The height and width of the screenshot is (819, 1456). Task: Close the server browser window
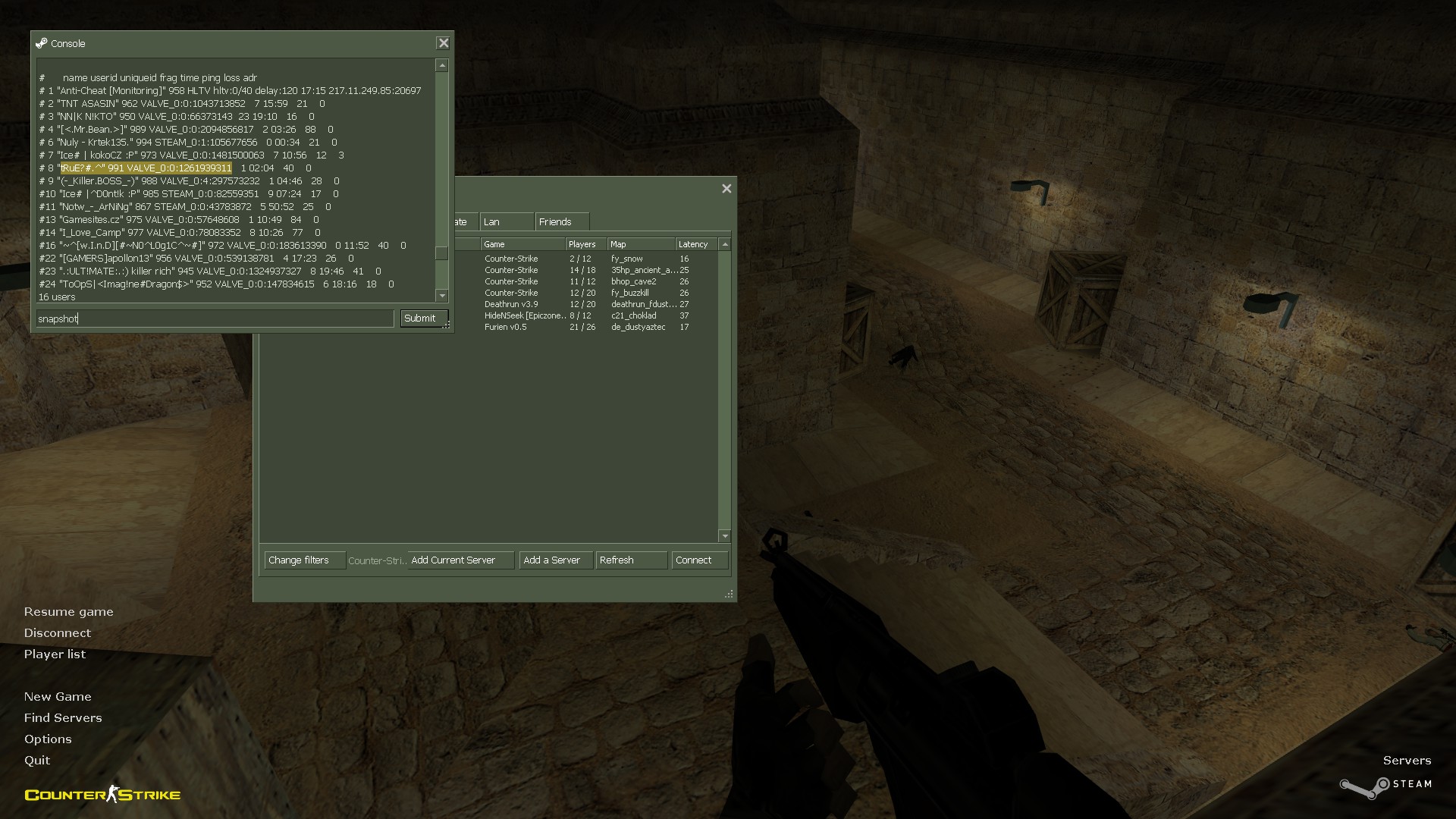coord(726,189)
